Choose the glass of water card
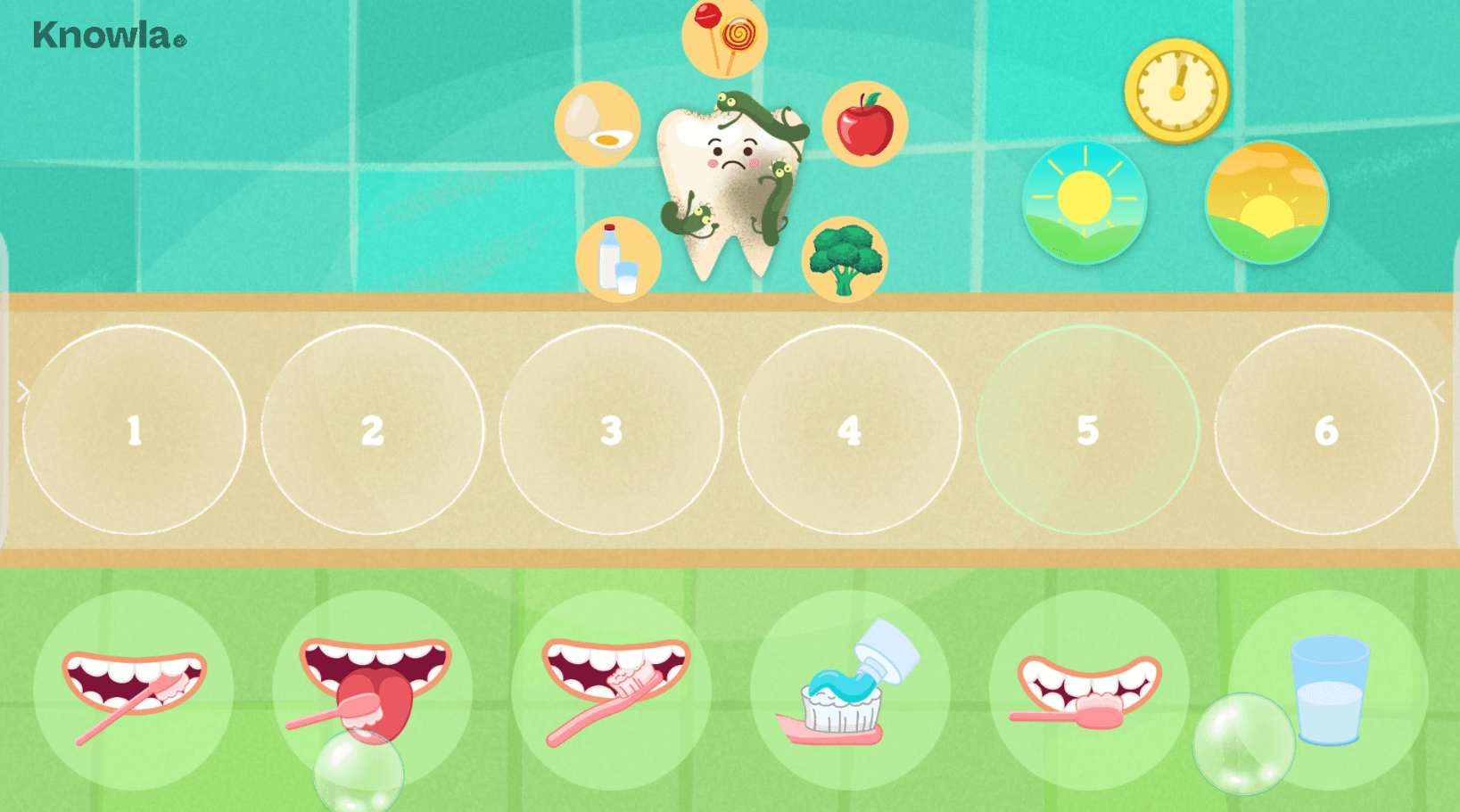 (1328, 690)
